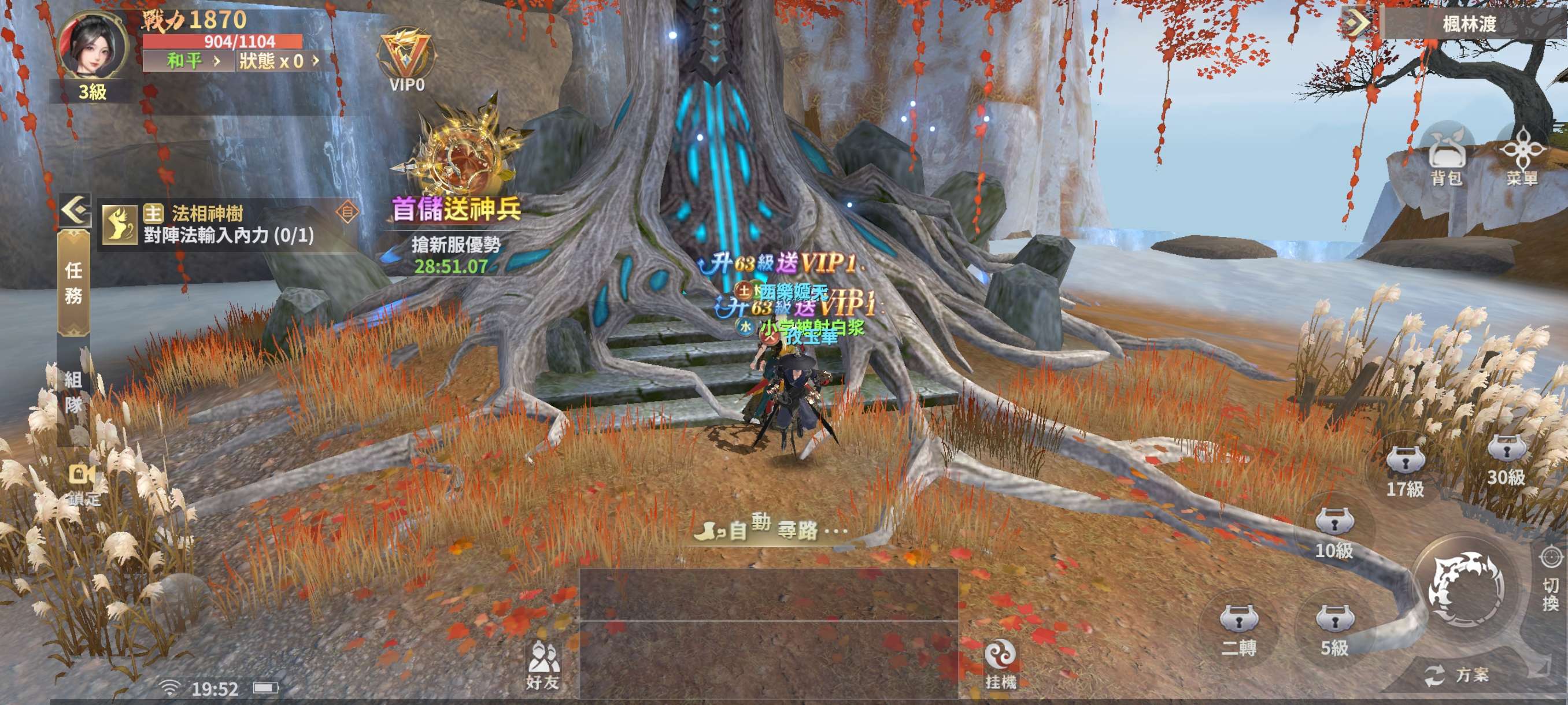The image size is (1568, 705).
Task: Activate 挂機 auto-battle mode
Action: coord(1000,665)
